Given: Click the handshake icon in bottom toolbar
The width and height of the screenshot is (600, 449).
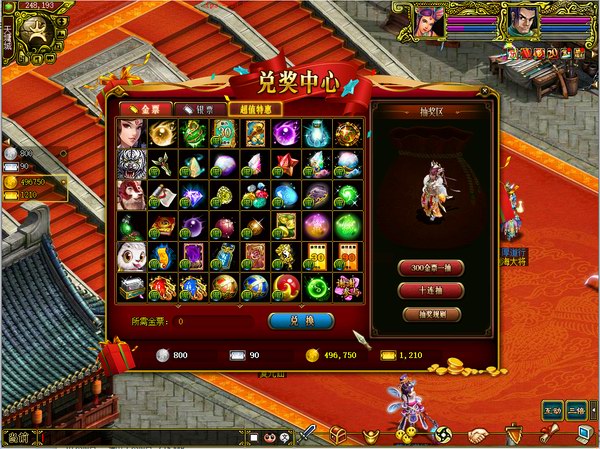Looking at the screenshot, I should [480, 435].
